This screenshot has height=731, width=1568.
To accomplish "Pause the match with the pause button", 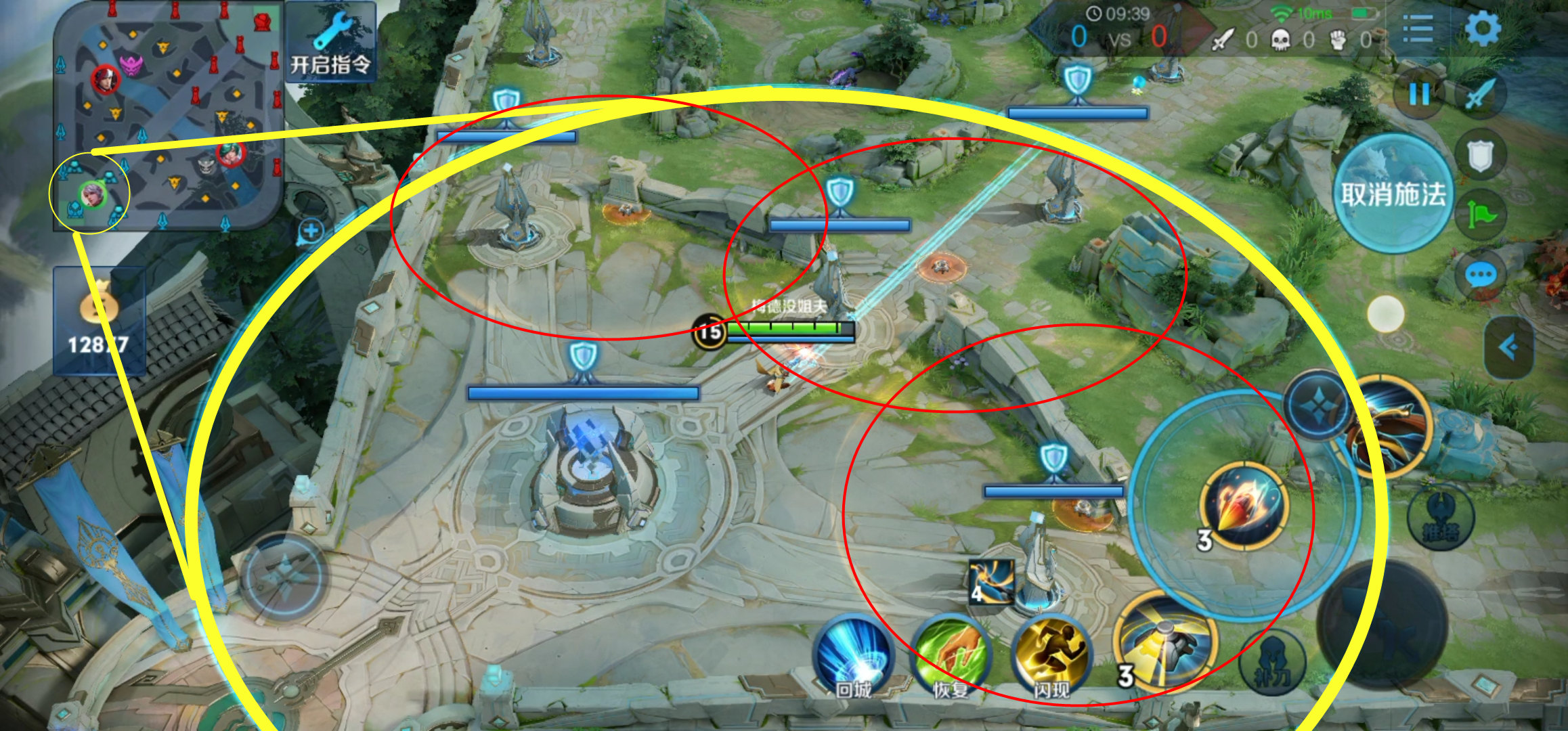I will 1418,94.
